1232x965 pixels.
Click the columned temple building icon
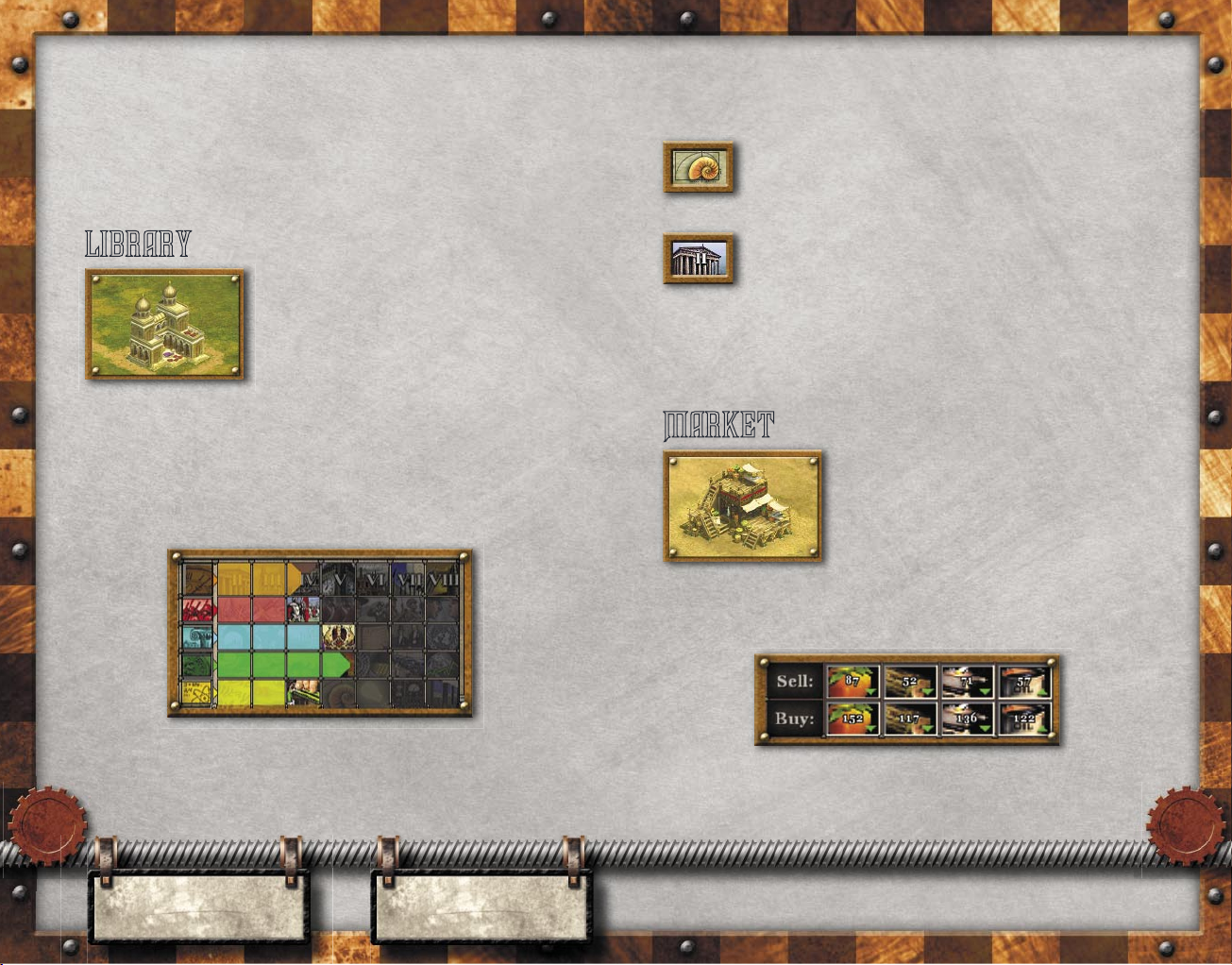[x=699, y=259]
